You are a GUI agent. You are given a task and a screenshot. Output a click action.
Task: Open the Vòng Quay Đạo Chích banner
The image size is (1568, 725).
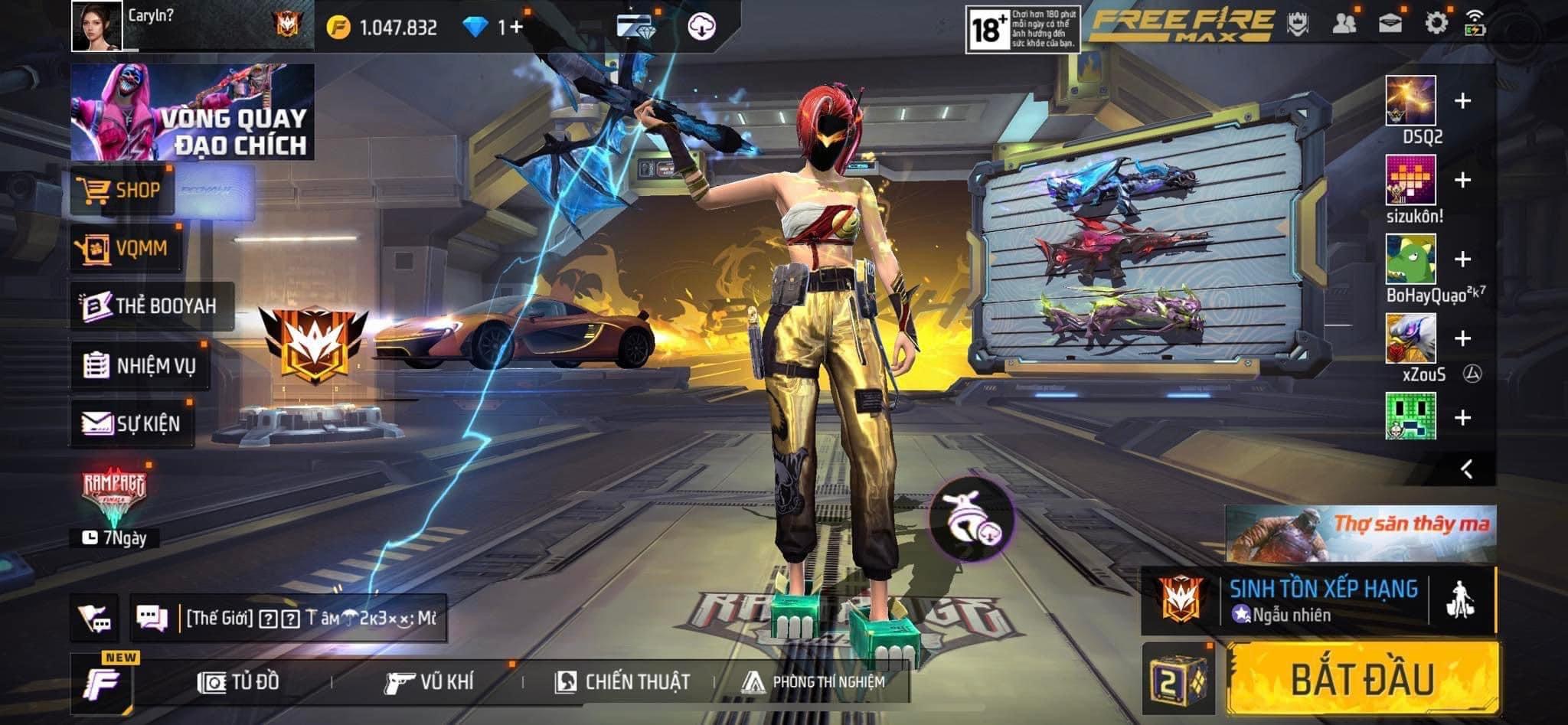[192, 112]
